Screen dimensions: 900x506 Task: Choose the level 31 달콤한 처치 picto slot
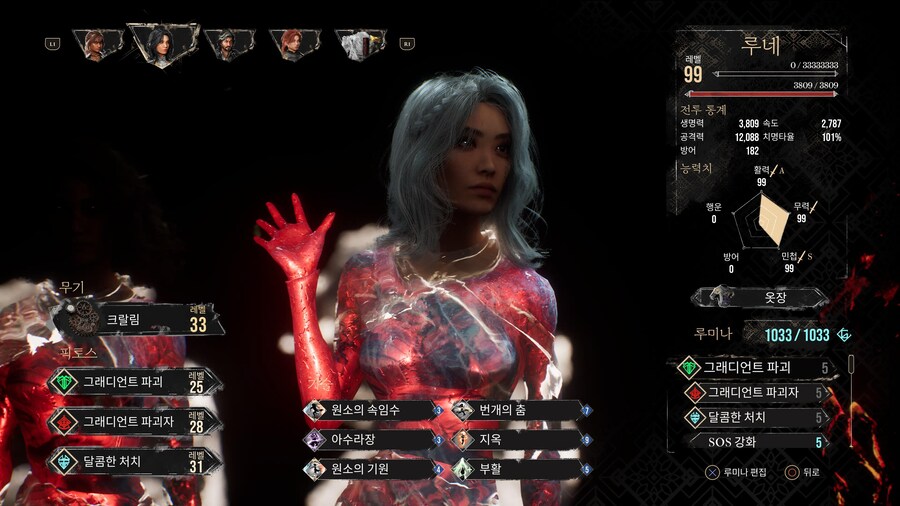pos(133,461)
